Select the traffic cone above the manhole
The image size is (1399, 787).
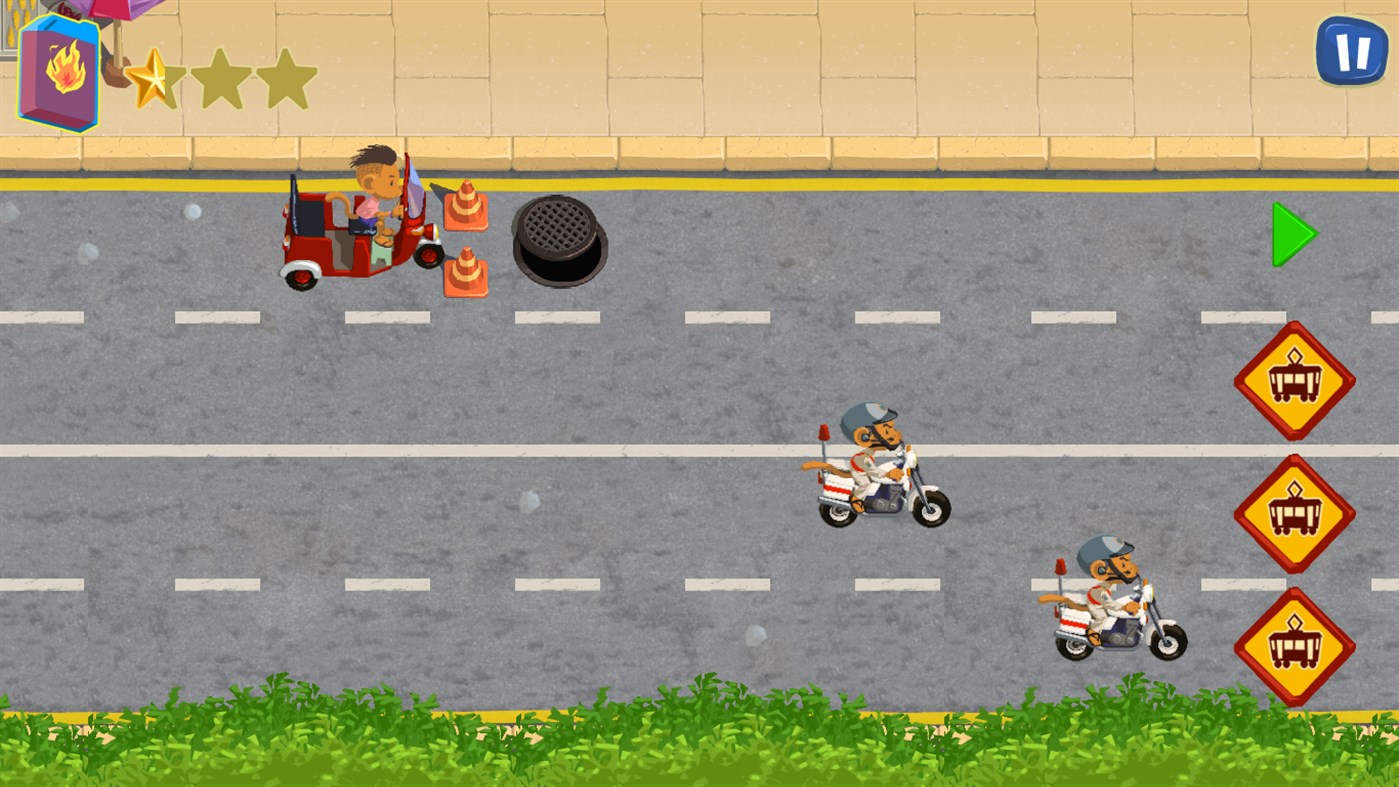[x=466, y=204]
